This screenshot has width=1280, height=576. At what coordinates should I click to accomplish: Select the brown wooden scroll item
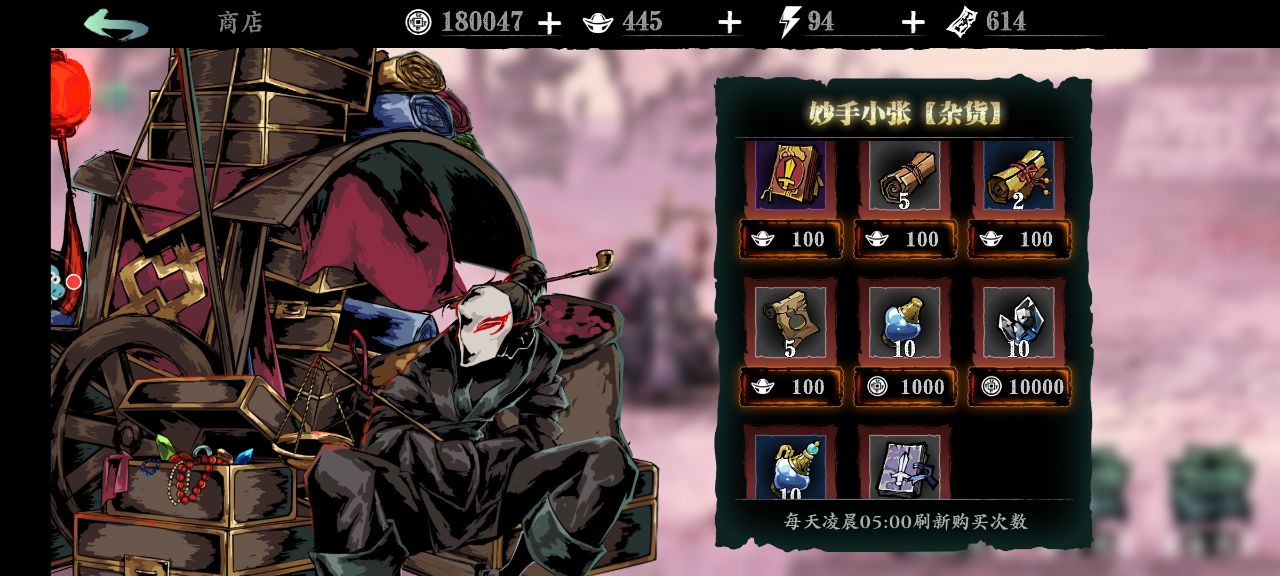904,175
